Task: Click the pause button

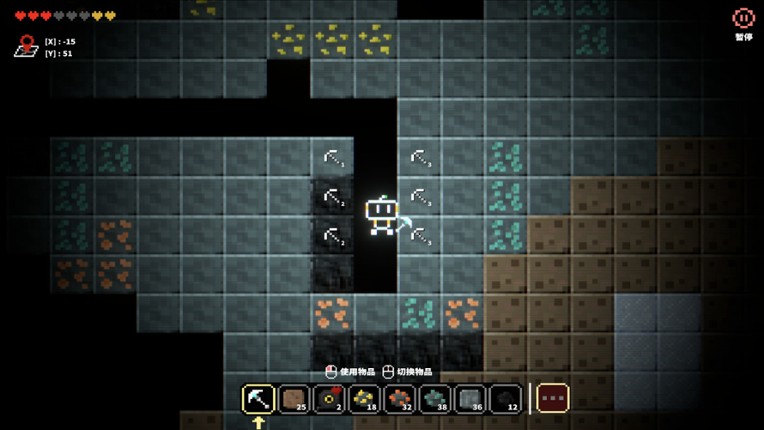Action: 743,19
